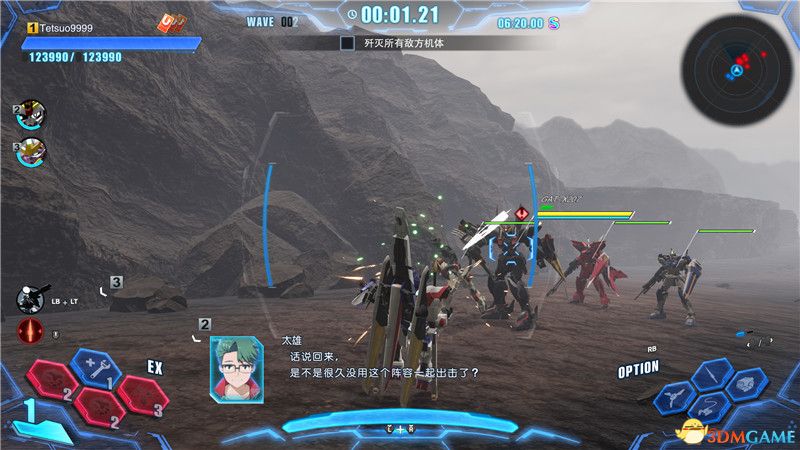Activate the red glowing awakening icon

click(x=30, y=333)
